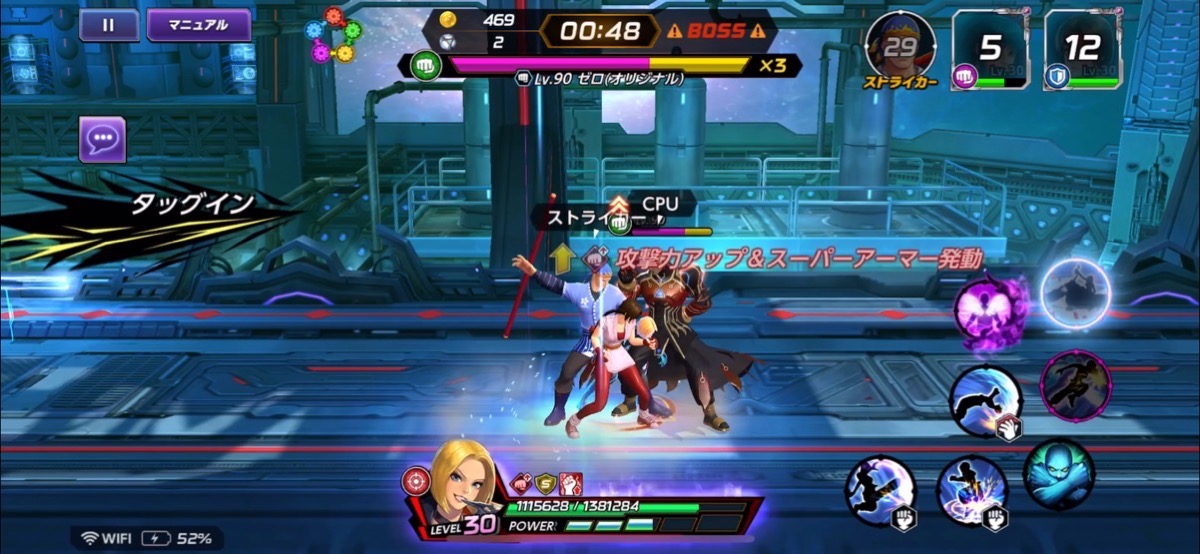
Task: Activate the blue crossed-arms guard skill
Action: pyautogui.click(x=1059, y=474)
